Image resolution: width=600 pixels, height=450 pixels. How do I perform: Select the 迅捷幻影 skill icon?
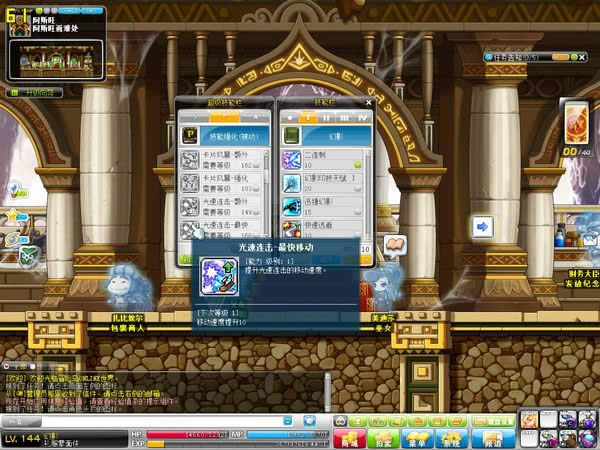294,205
